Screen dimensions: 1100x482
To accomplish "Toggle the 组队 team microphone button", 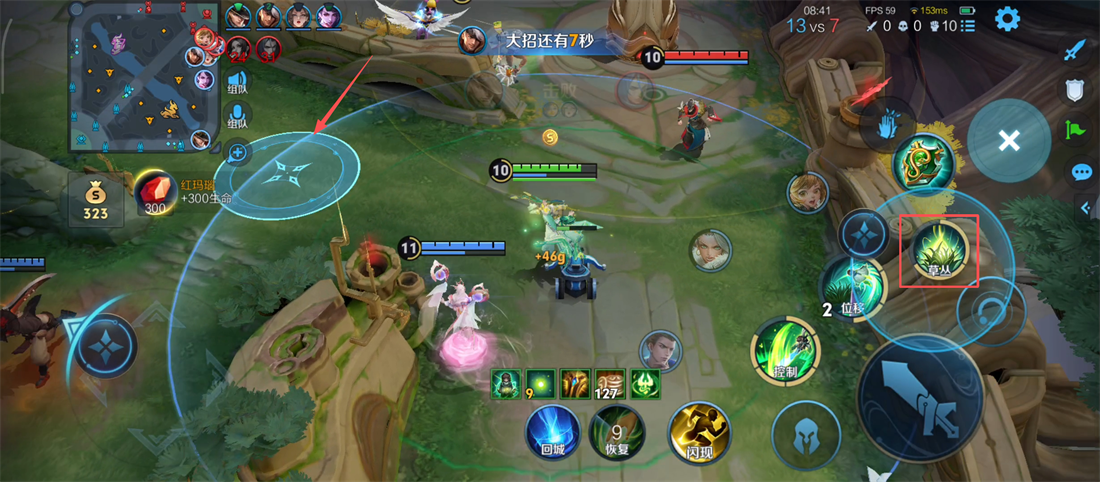I will pyautogui.click(x=237, y=114).
